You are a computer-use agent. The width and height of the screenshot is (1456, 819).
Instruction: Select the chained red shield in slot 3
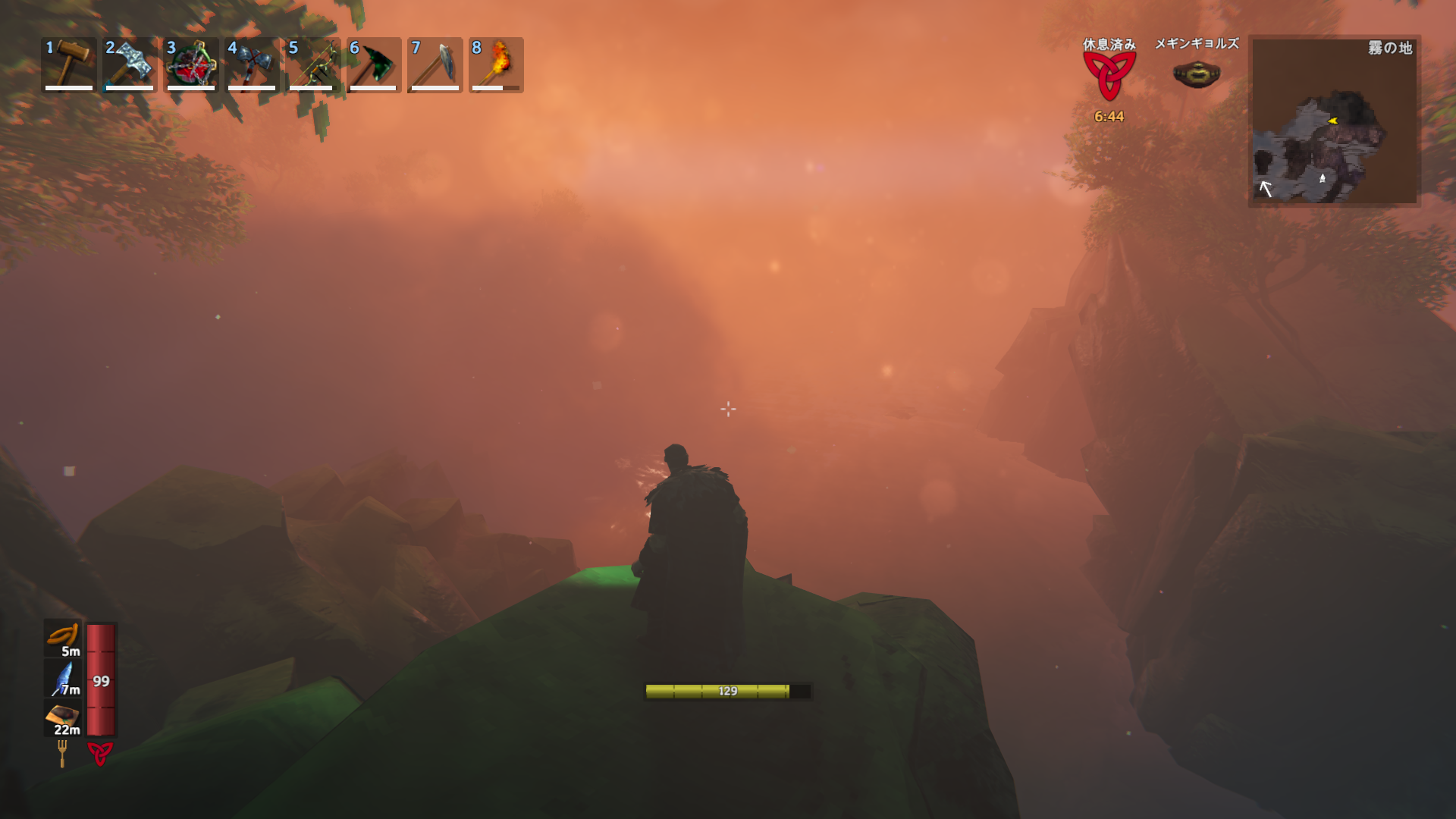click(191, 64)
